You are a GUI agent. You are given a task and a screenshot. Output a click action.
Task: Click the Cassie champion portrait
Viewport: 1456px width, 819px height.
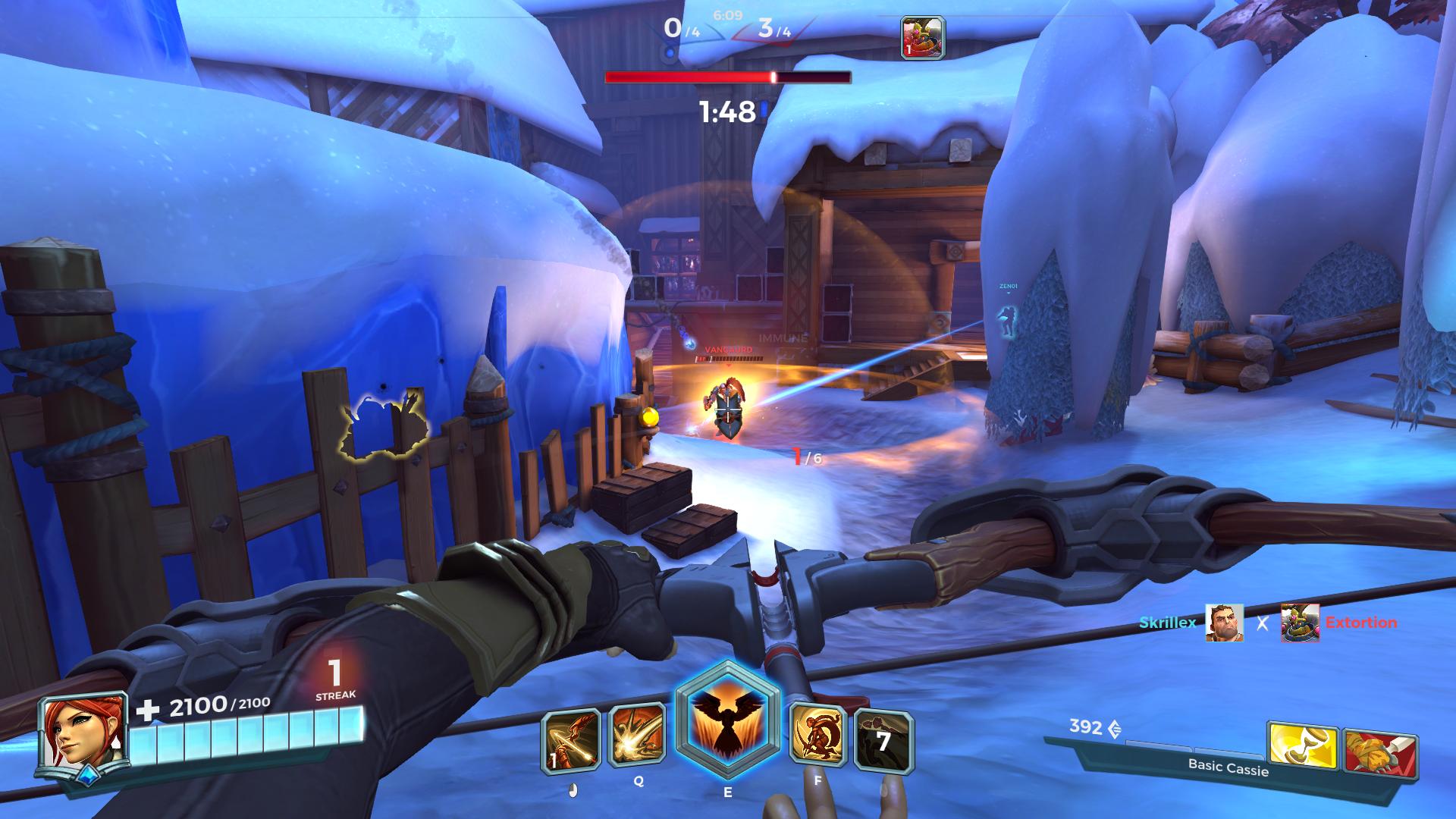tap(83, 736)
